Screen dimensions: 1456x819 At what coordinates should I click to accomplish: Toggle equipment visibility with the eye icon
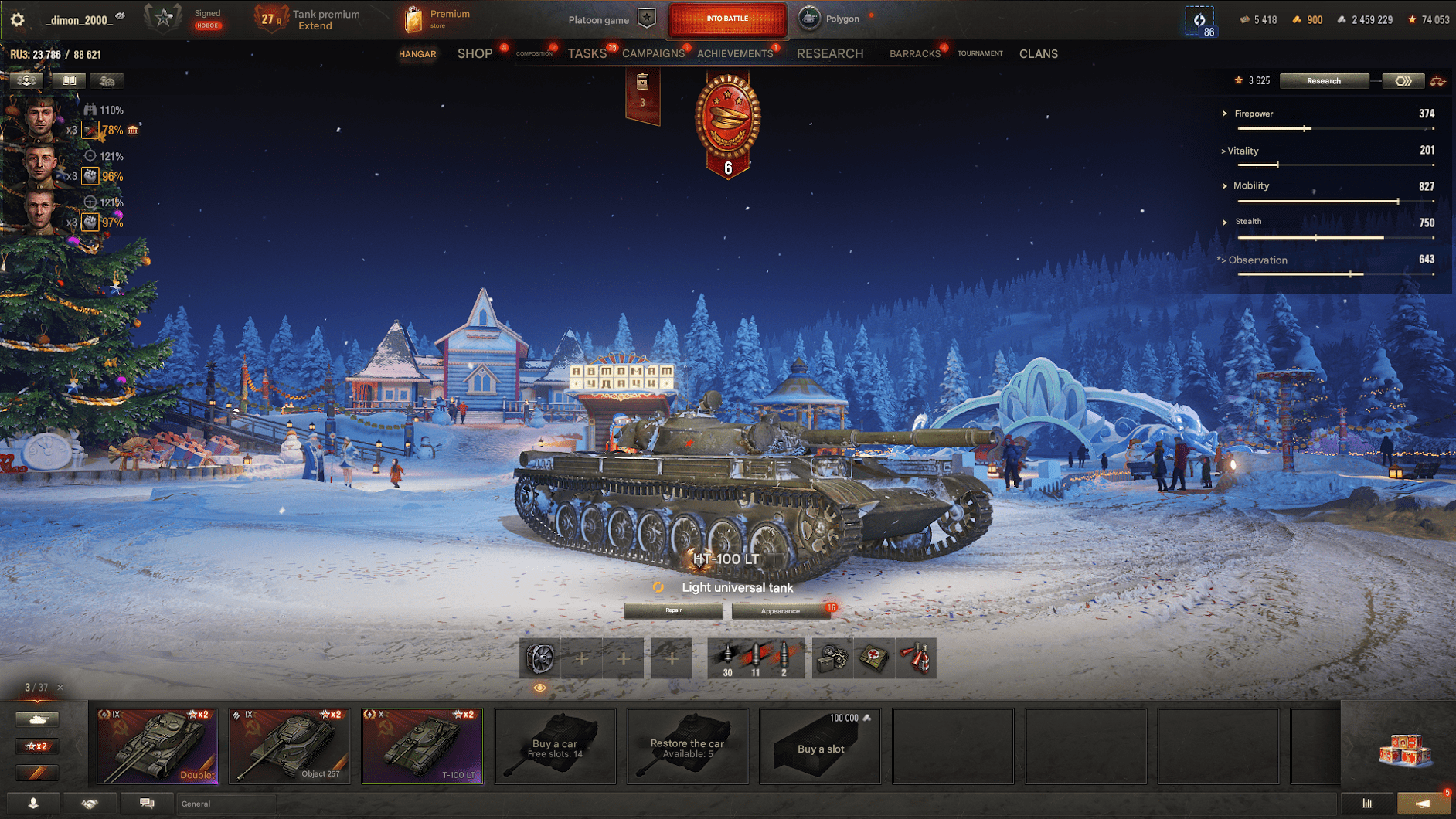(539, 687)
